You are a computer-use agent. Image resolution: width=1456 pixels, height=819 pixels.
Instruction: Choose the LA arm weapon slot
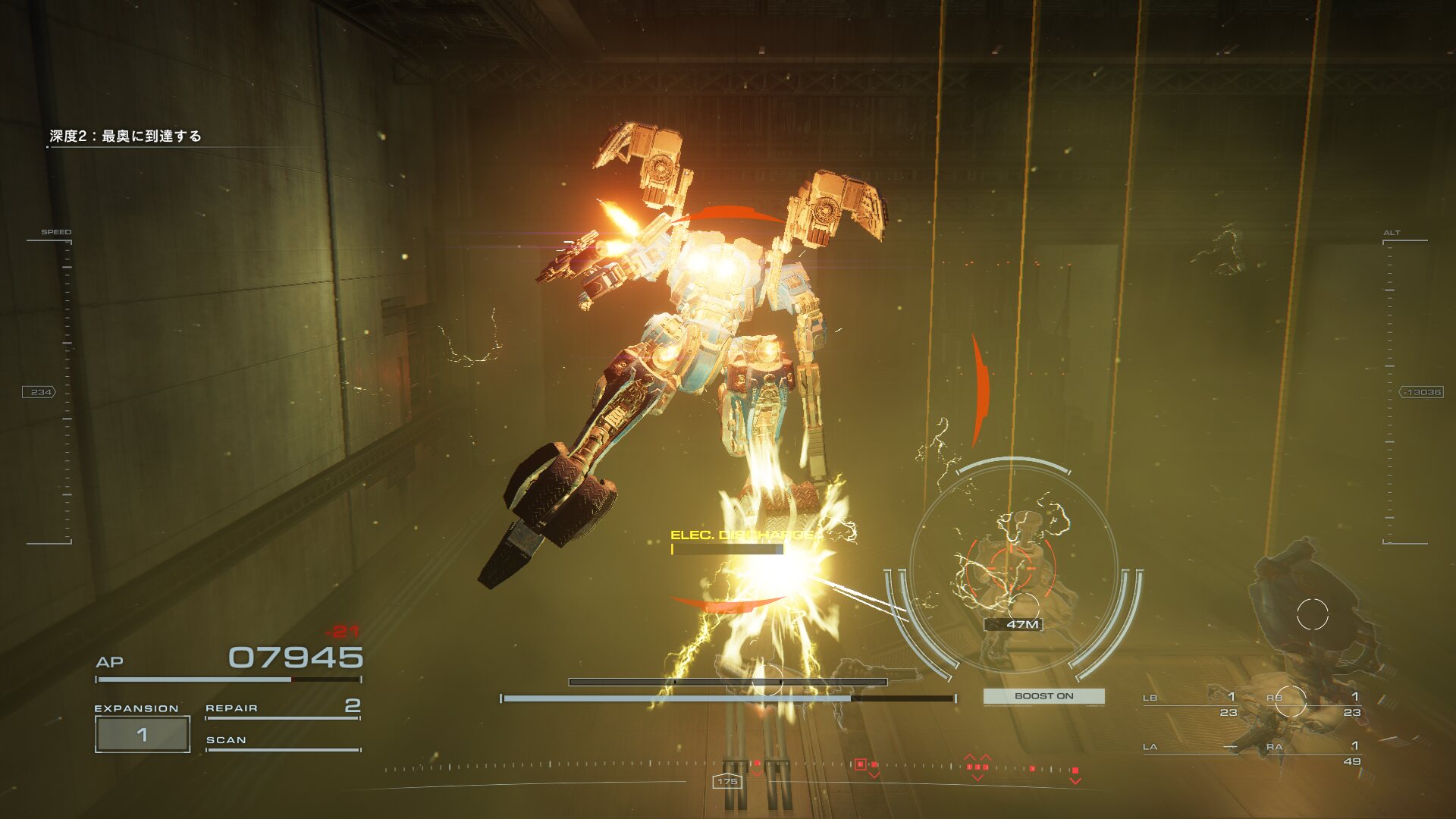[x=1191, y=748]
